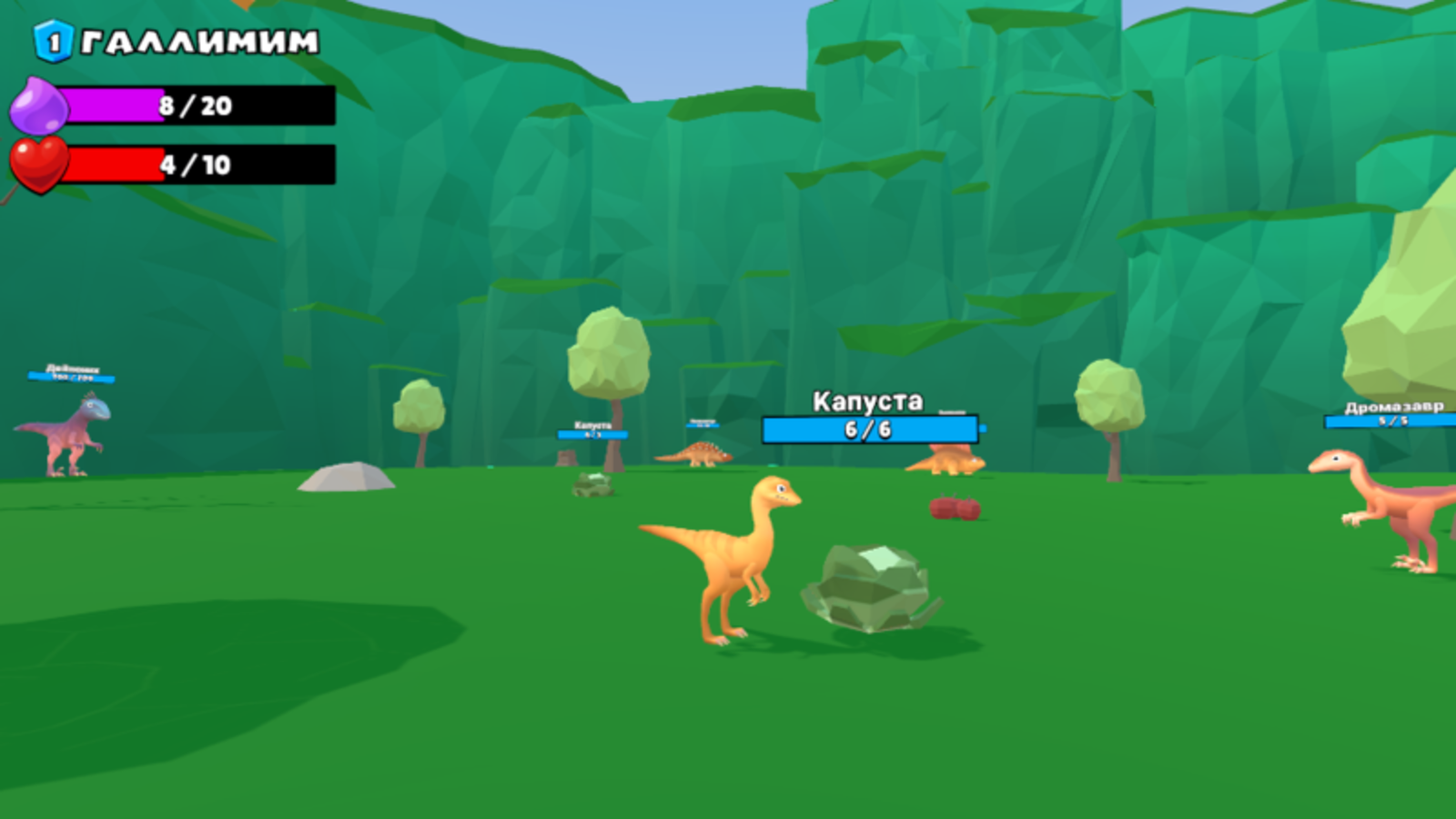Select the blue level 1 shield badge

point(52,38)
